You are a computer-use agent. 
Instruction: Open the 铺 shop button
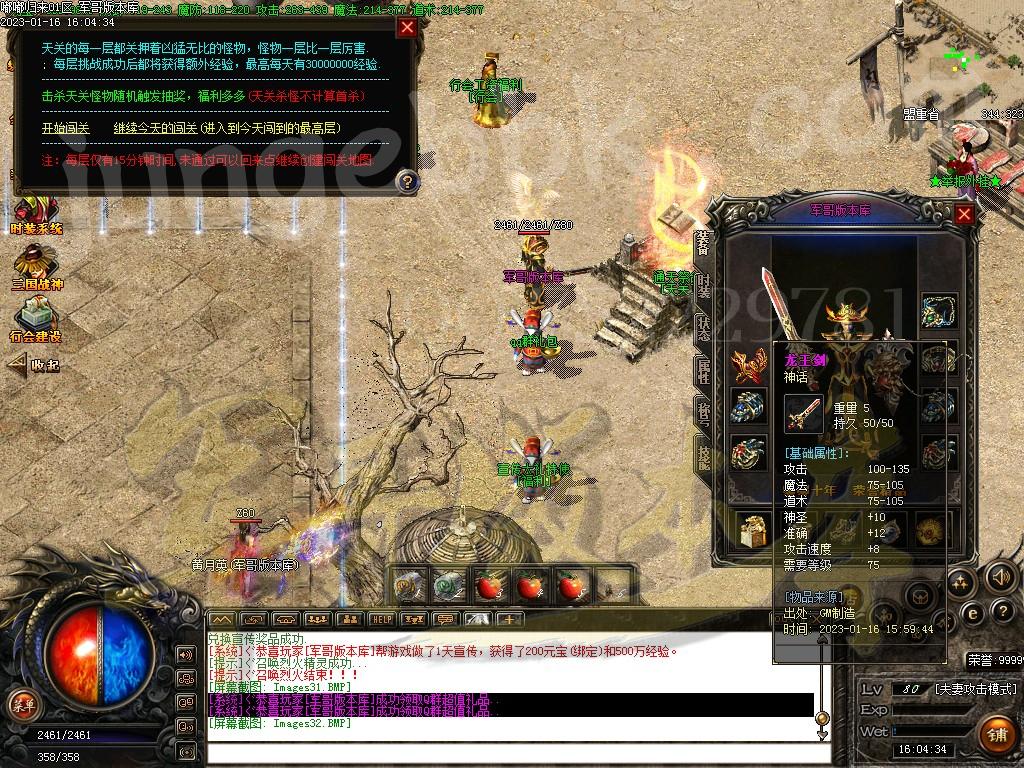(996, 733)
